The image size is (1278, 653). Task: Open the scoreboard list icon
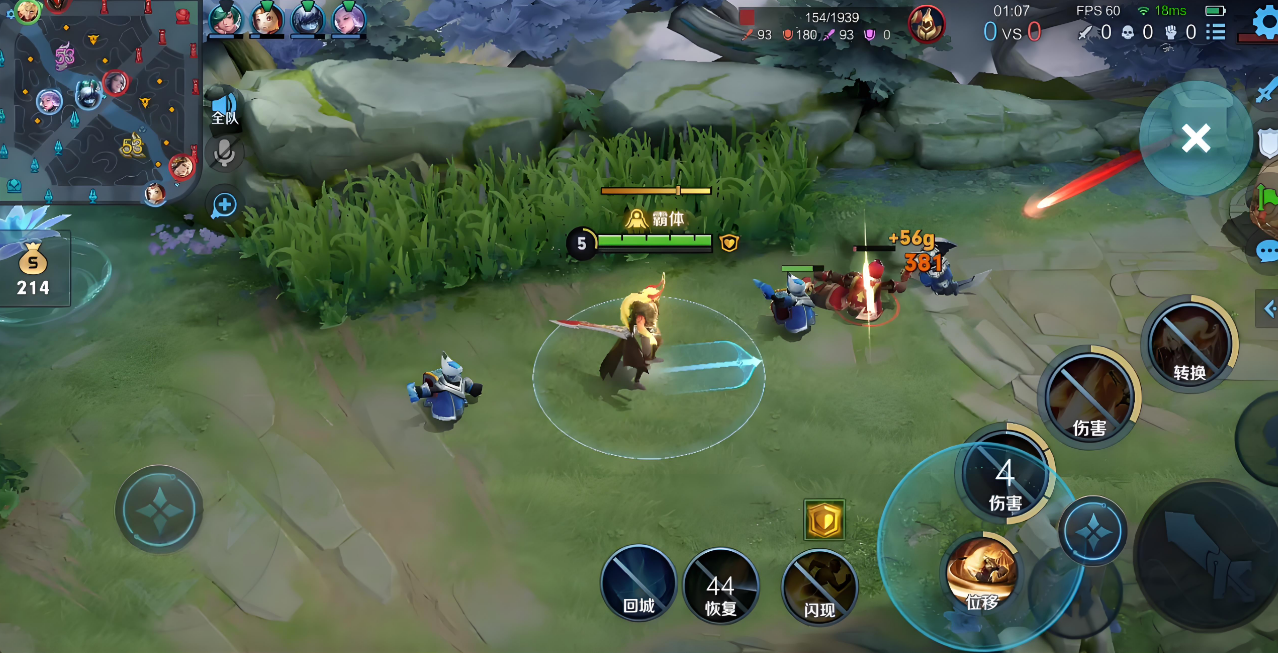(x=1215, y=32)
